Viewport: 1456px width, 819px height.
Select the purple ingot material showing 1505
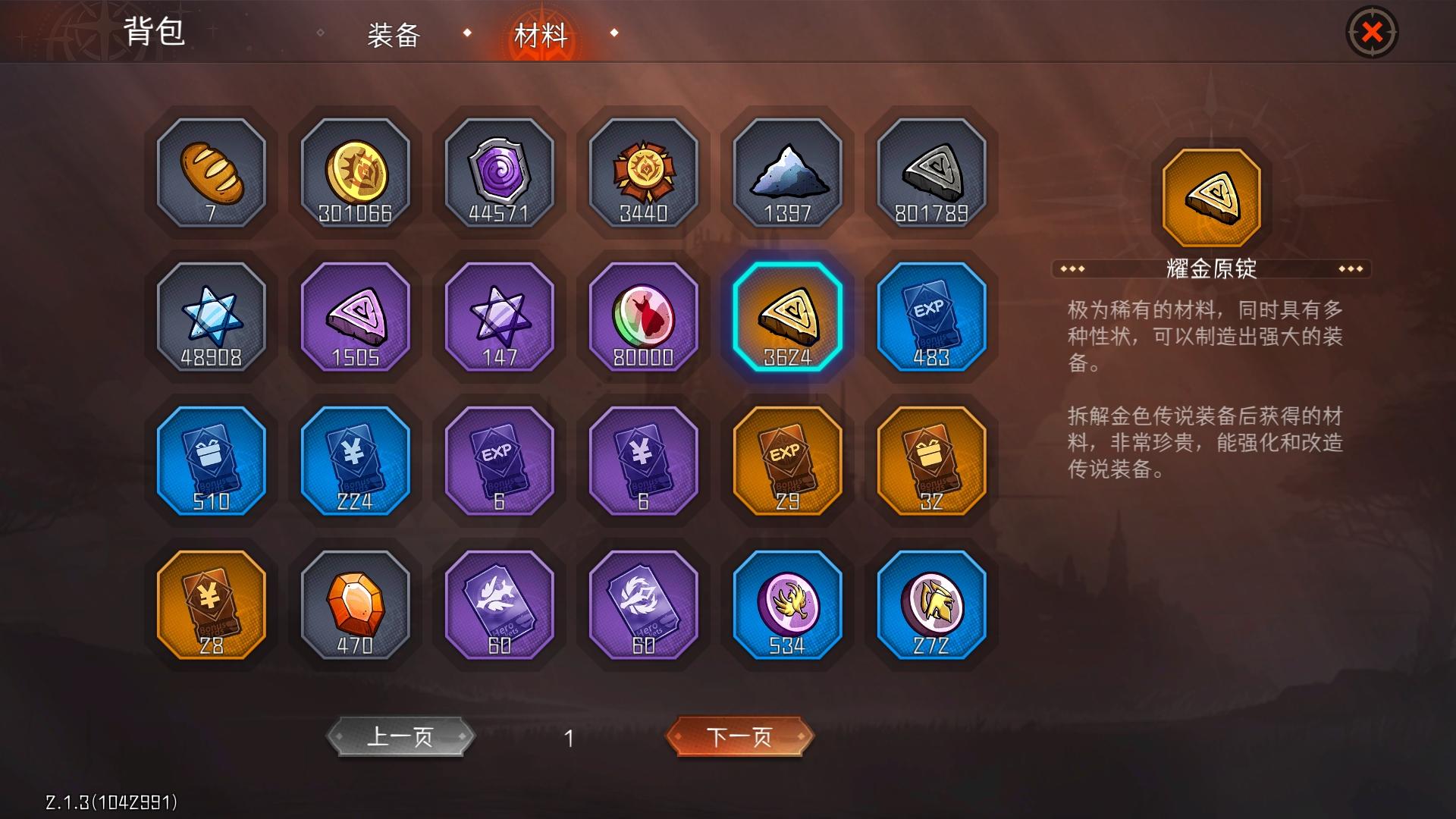point(356,317)
